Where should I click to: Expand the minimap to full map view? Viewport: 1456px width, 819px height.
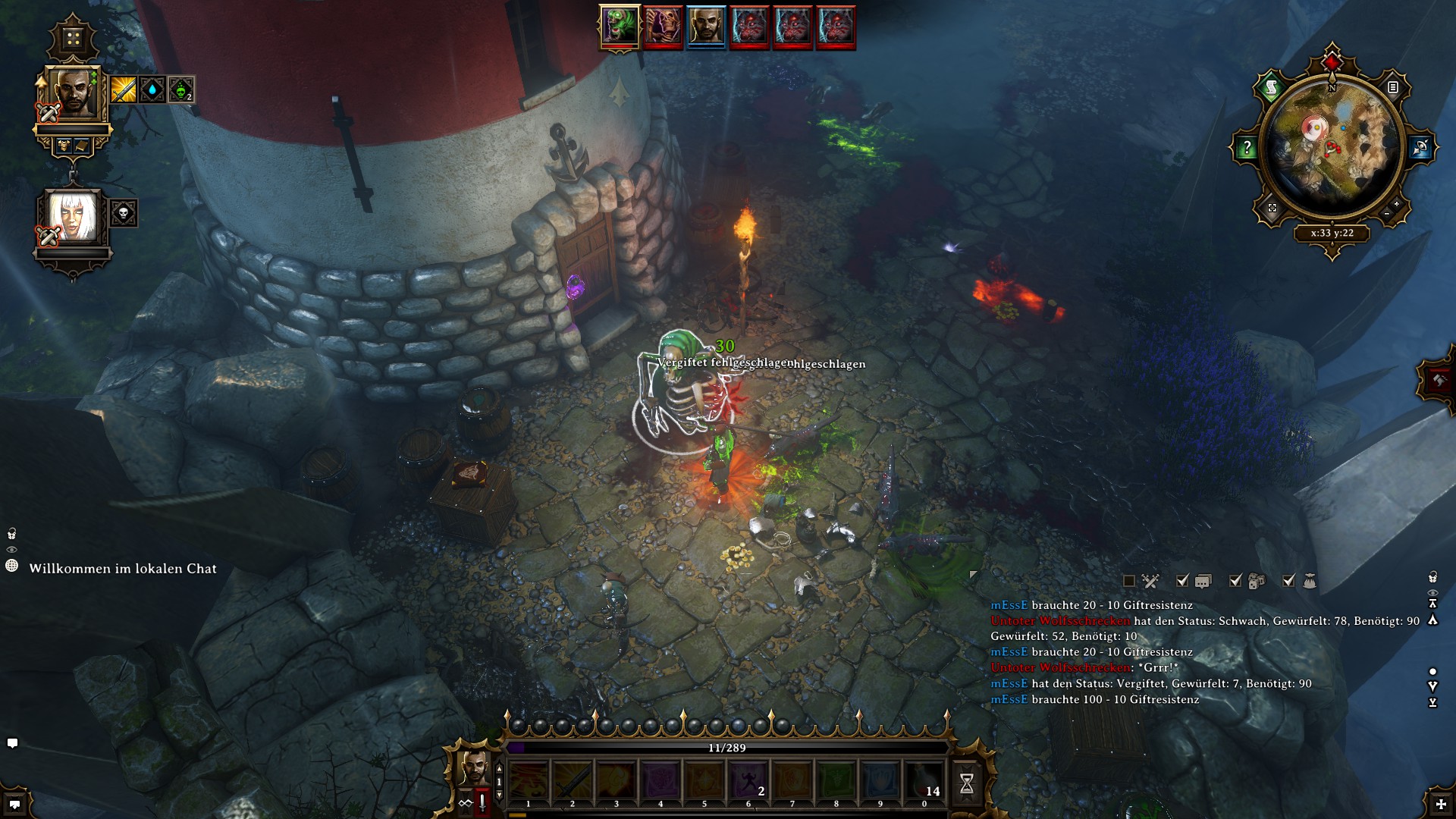pyautogui.click(x=1272, y=208)
